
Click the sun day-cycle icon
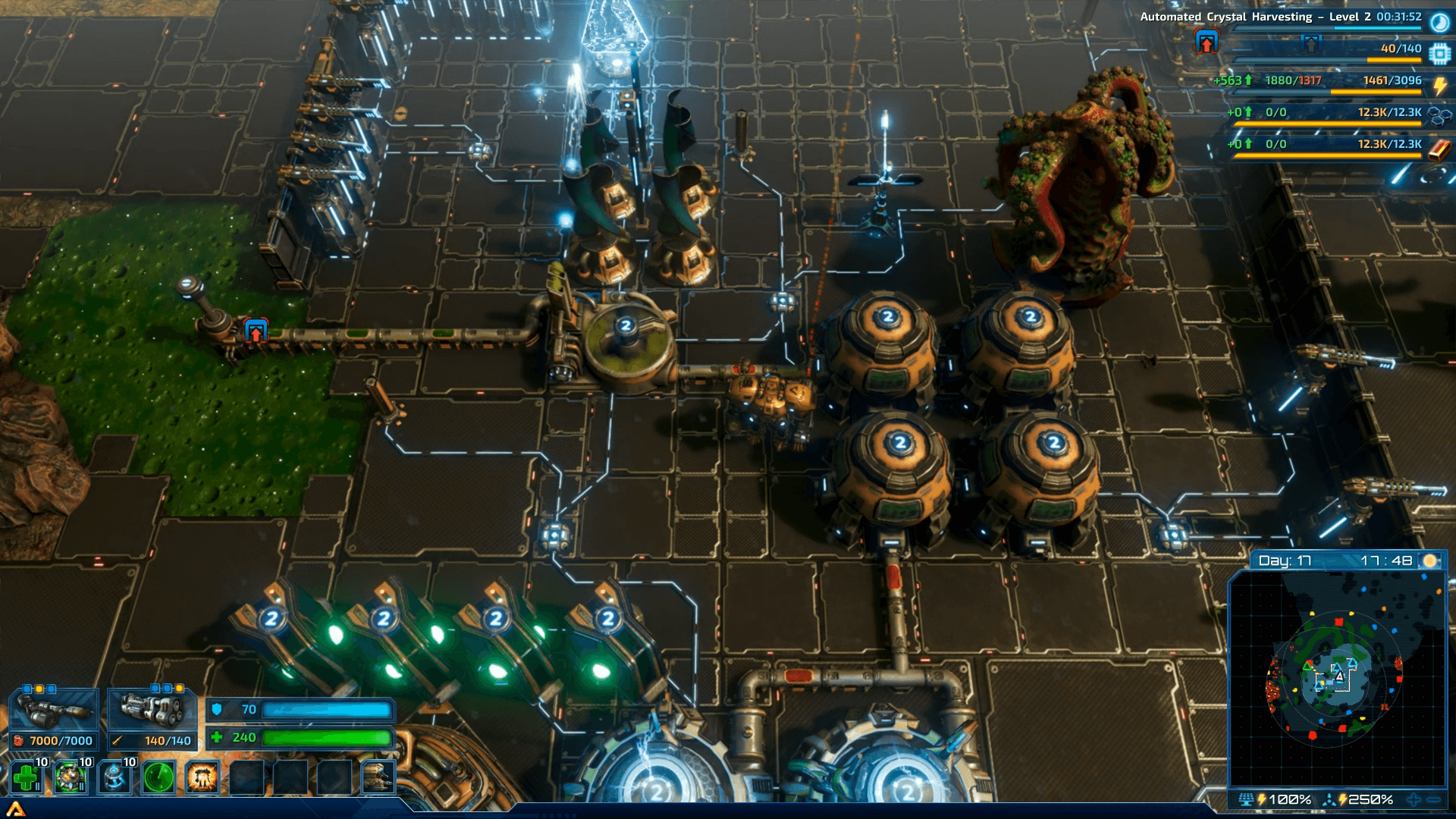point(1429,560)
